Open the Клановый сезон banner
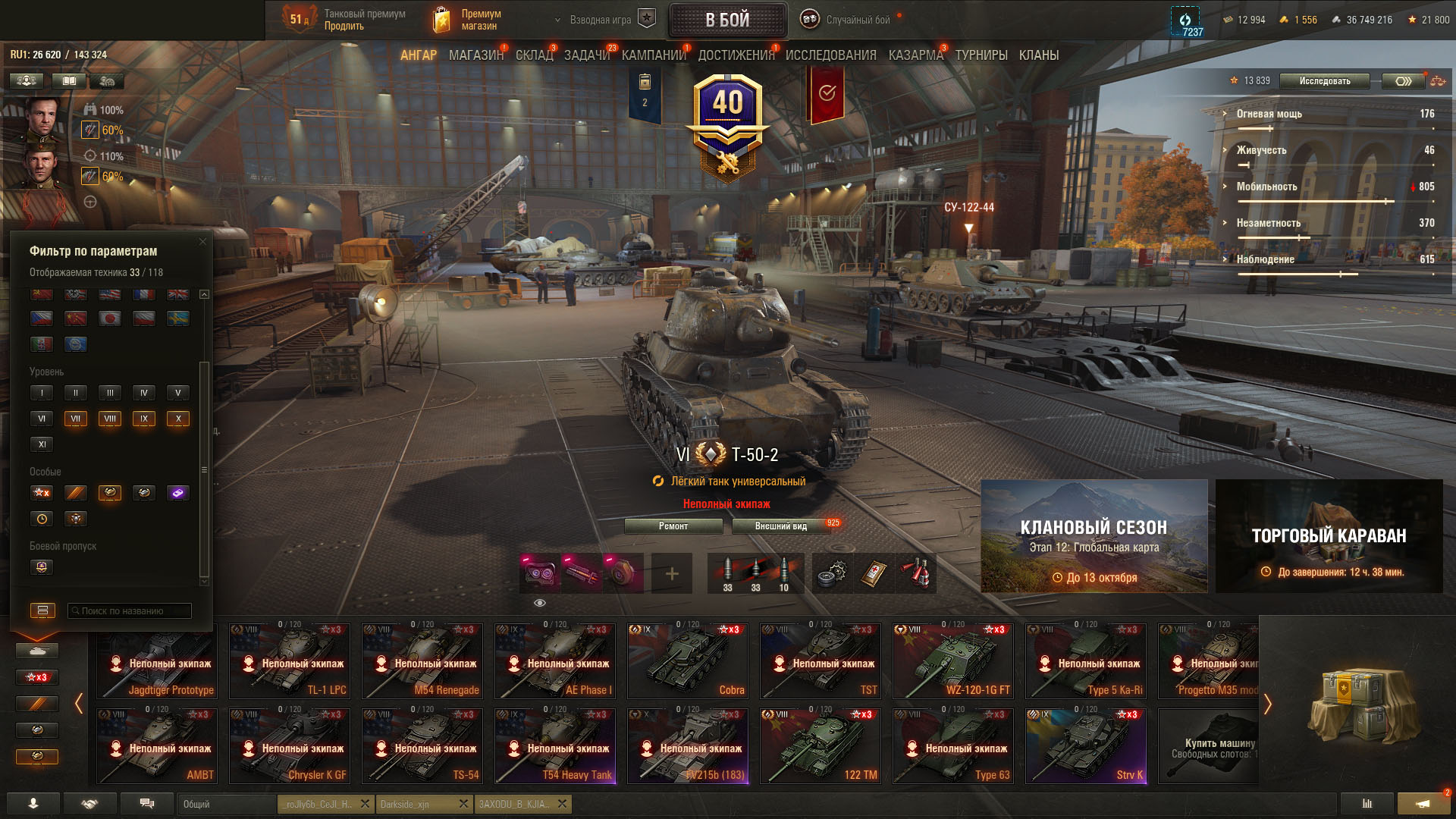 click(1094, 536)
